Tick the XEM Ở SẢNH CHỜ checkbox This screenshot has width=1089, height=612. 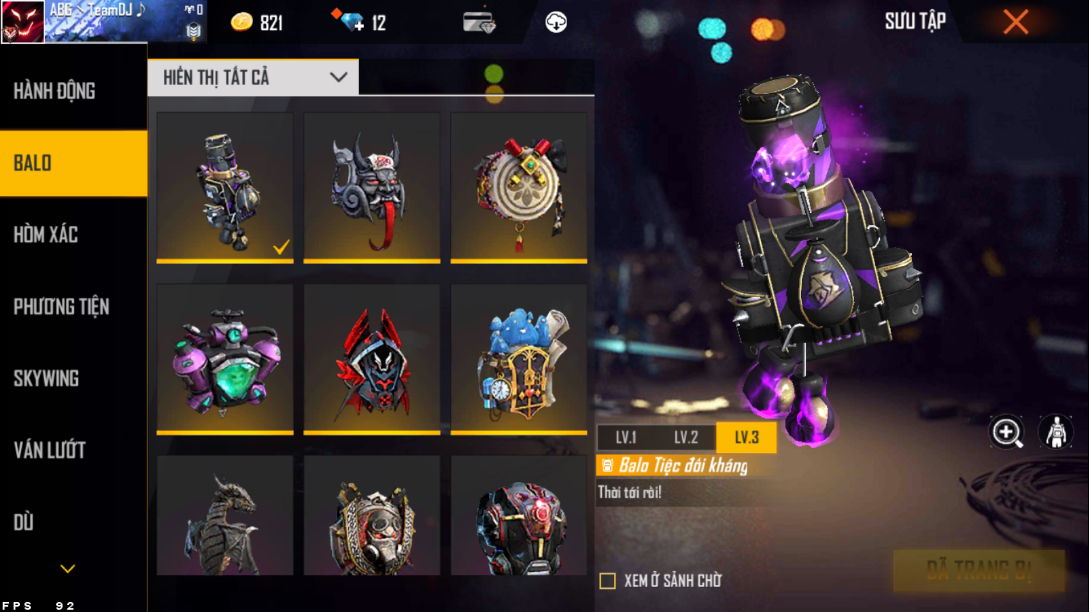607,581
